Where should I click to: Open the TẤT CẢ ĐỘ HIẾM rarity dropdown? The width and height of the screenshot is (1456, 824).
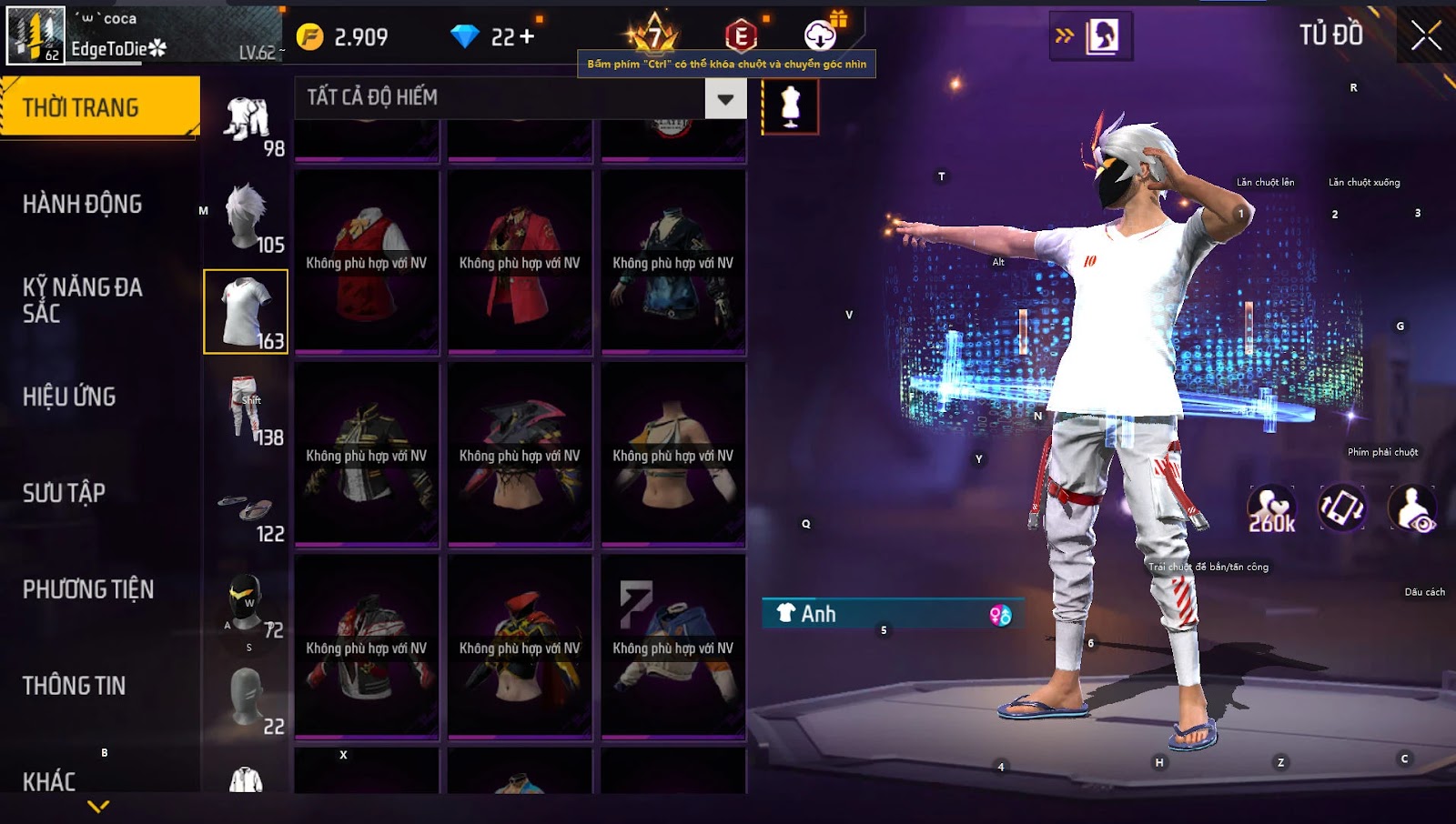[724, 98]
